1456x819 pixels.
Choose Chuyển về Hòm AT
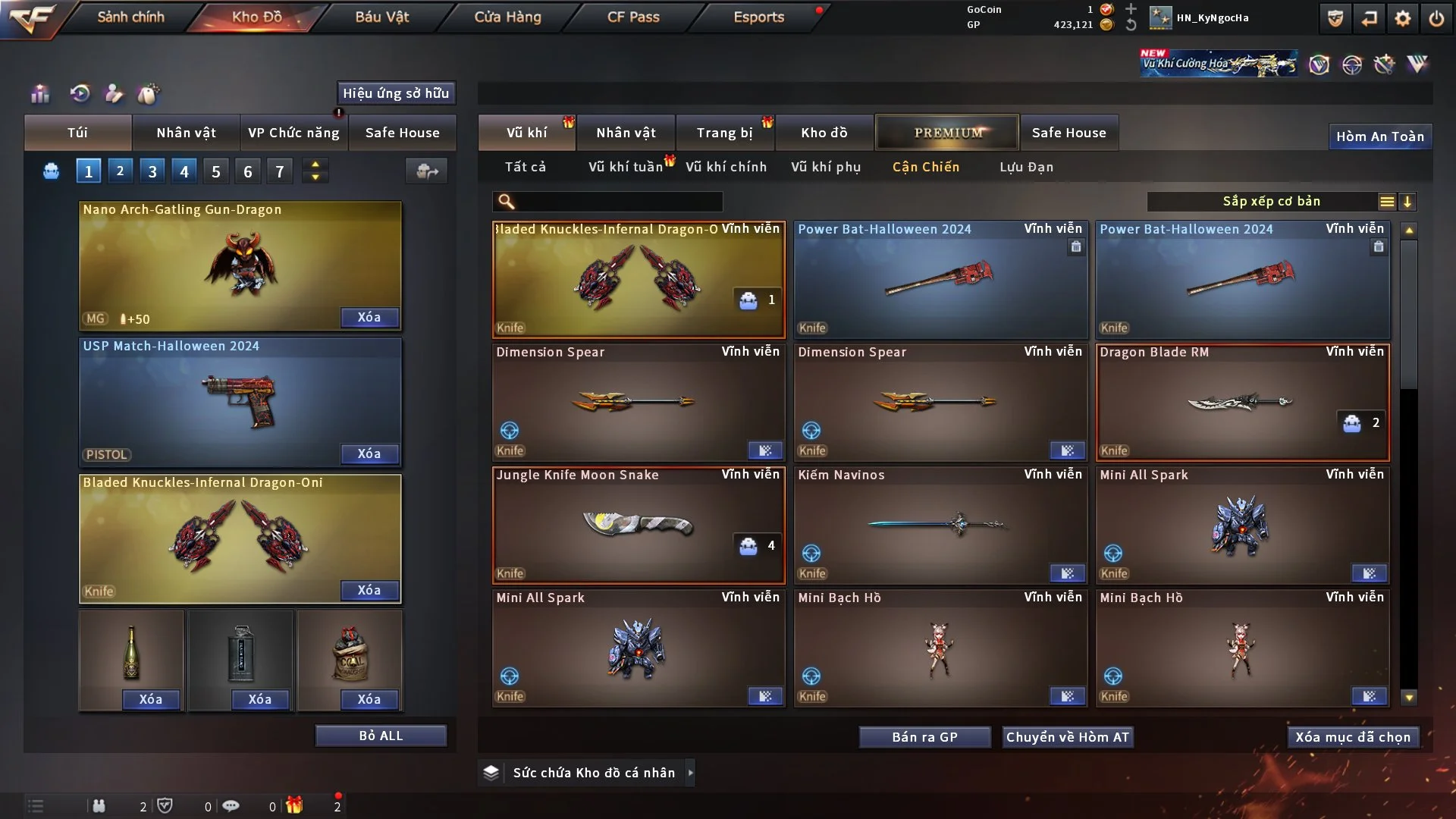click(1068, 737)
